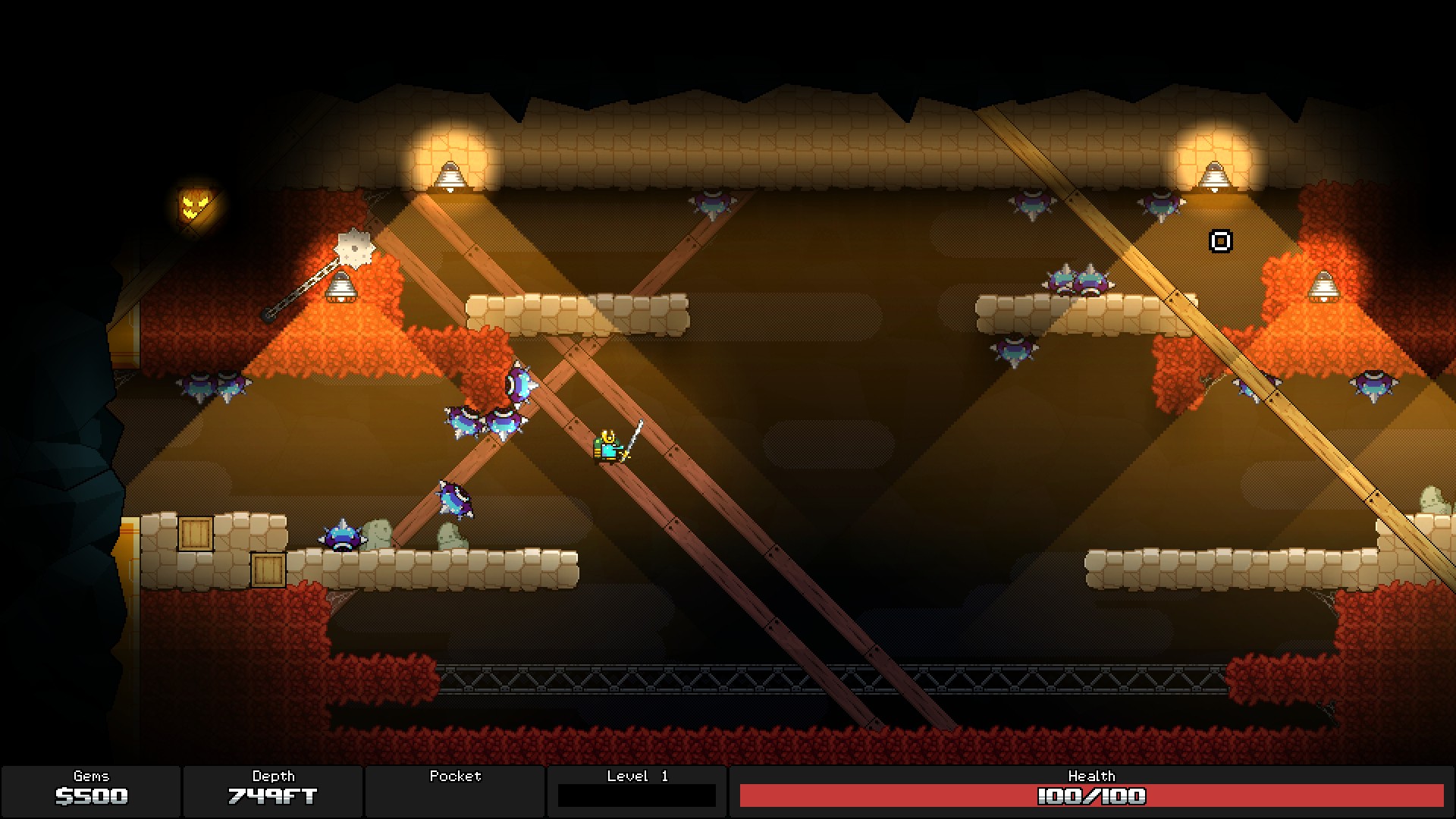Click the red 100/100 health bar
Screen dimensions: 1456x819
1093,797
